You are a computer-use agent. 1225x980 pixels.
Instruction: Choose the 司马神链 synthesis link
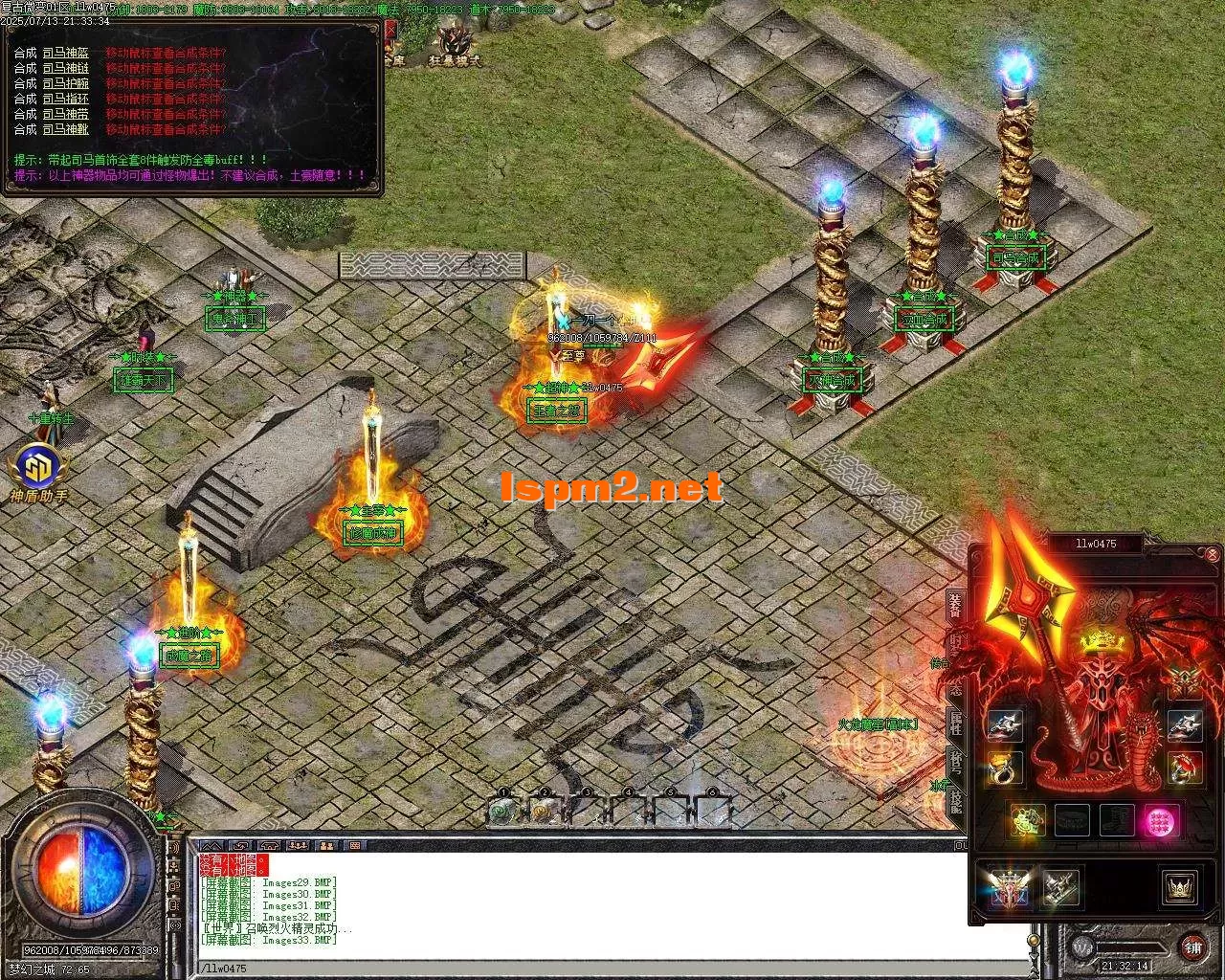click(65, 68)
